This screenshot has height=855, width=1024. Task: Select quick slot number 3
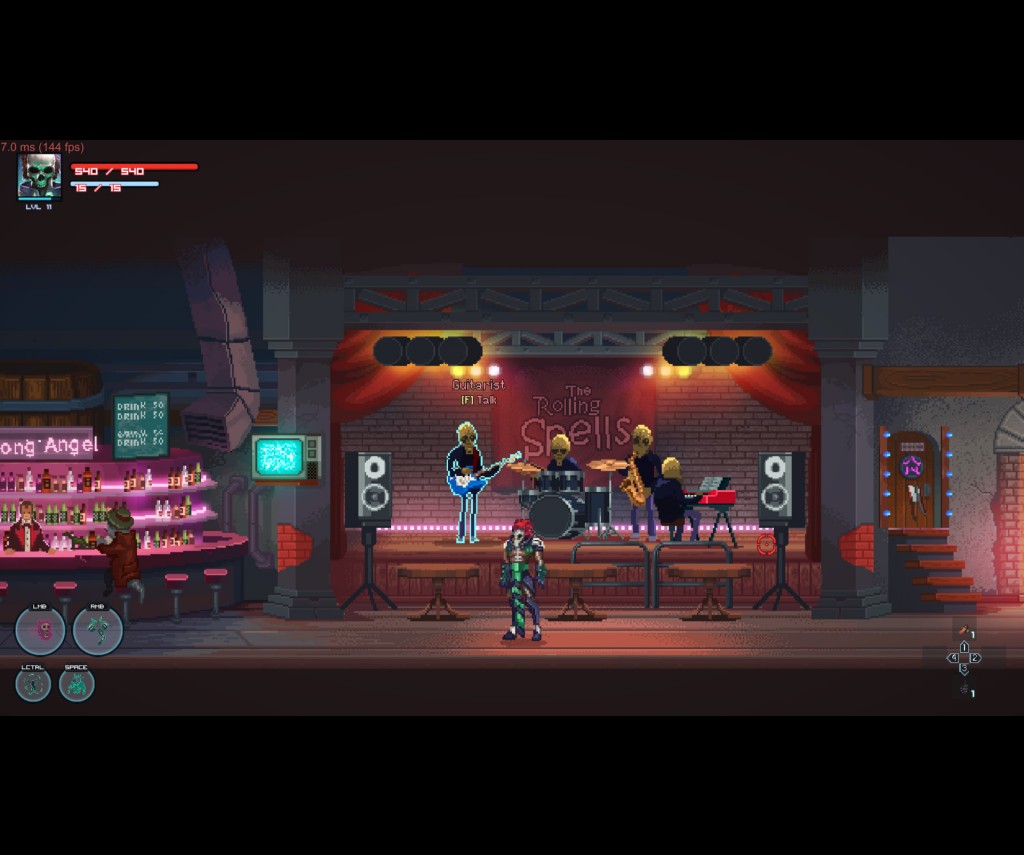pos(964,668)
